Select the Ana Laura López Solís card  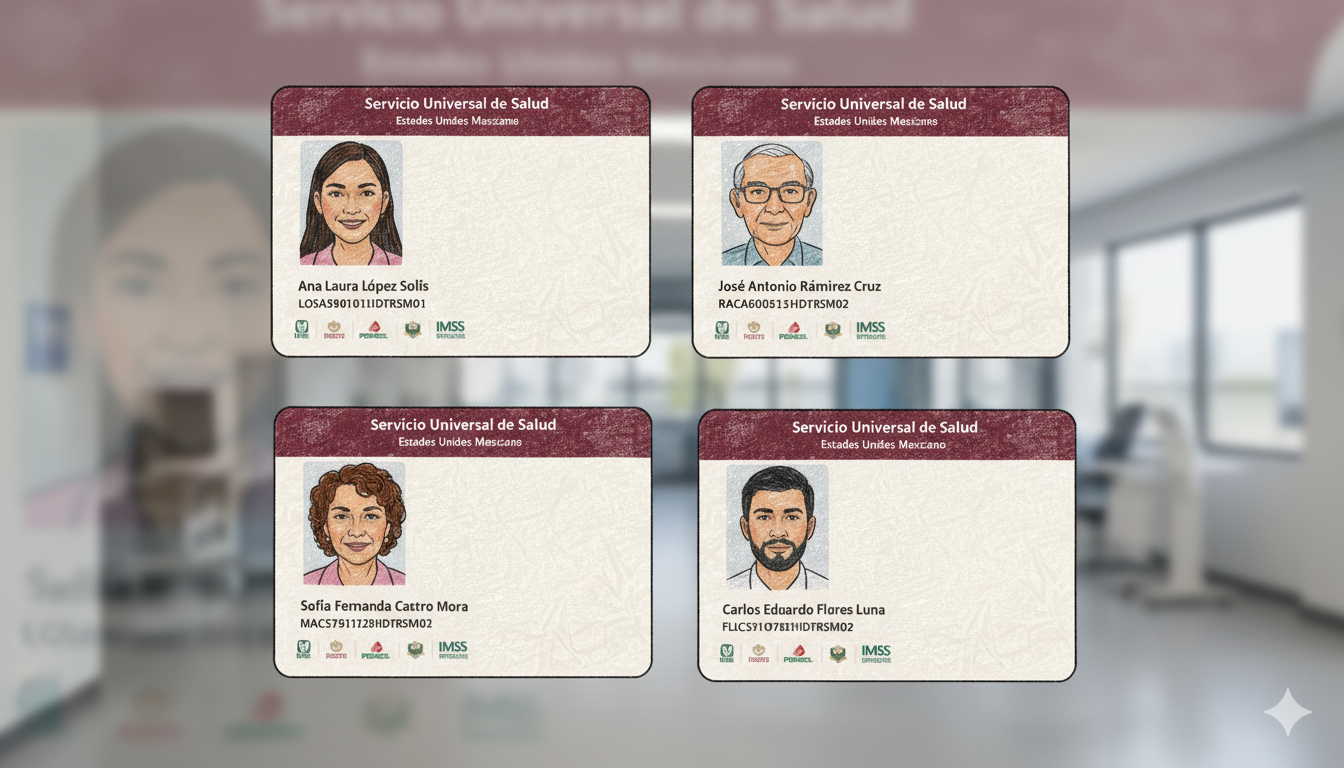pos(460,222)
